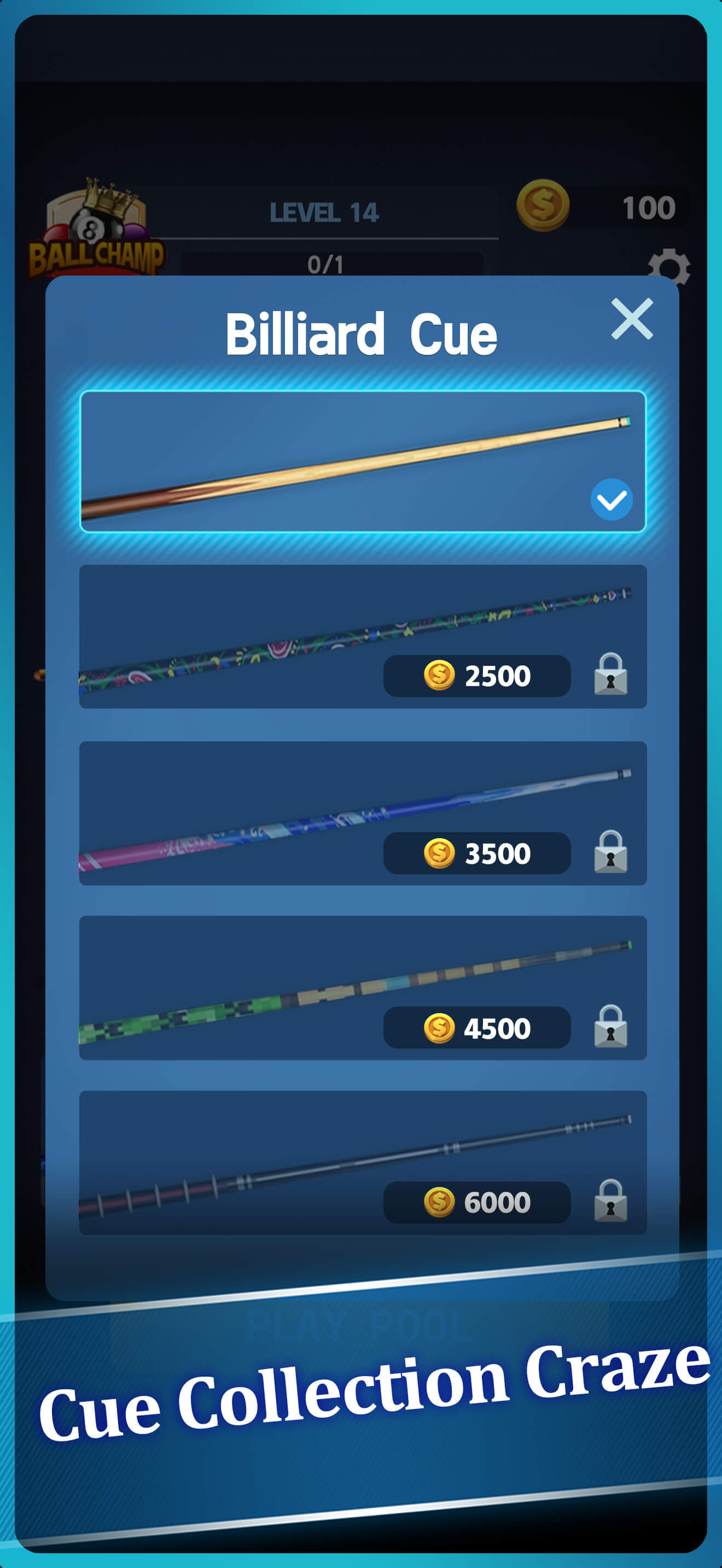
Task: Tap the Billiard Cue dialog title
Action: [x=362, y=332]
